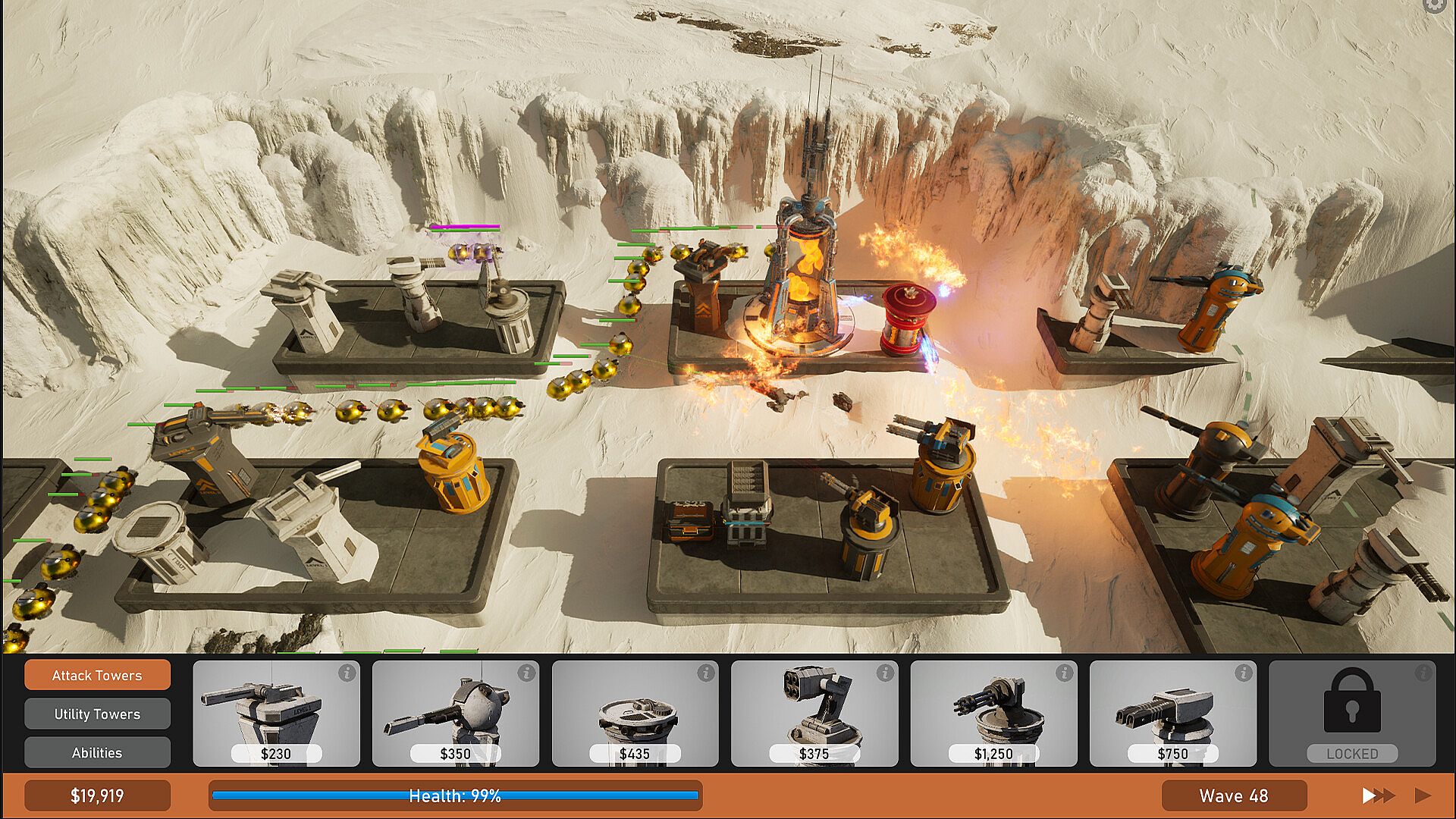
Task: Pick the $435 flat round tower
Action: [x=635, y=713]
